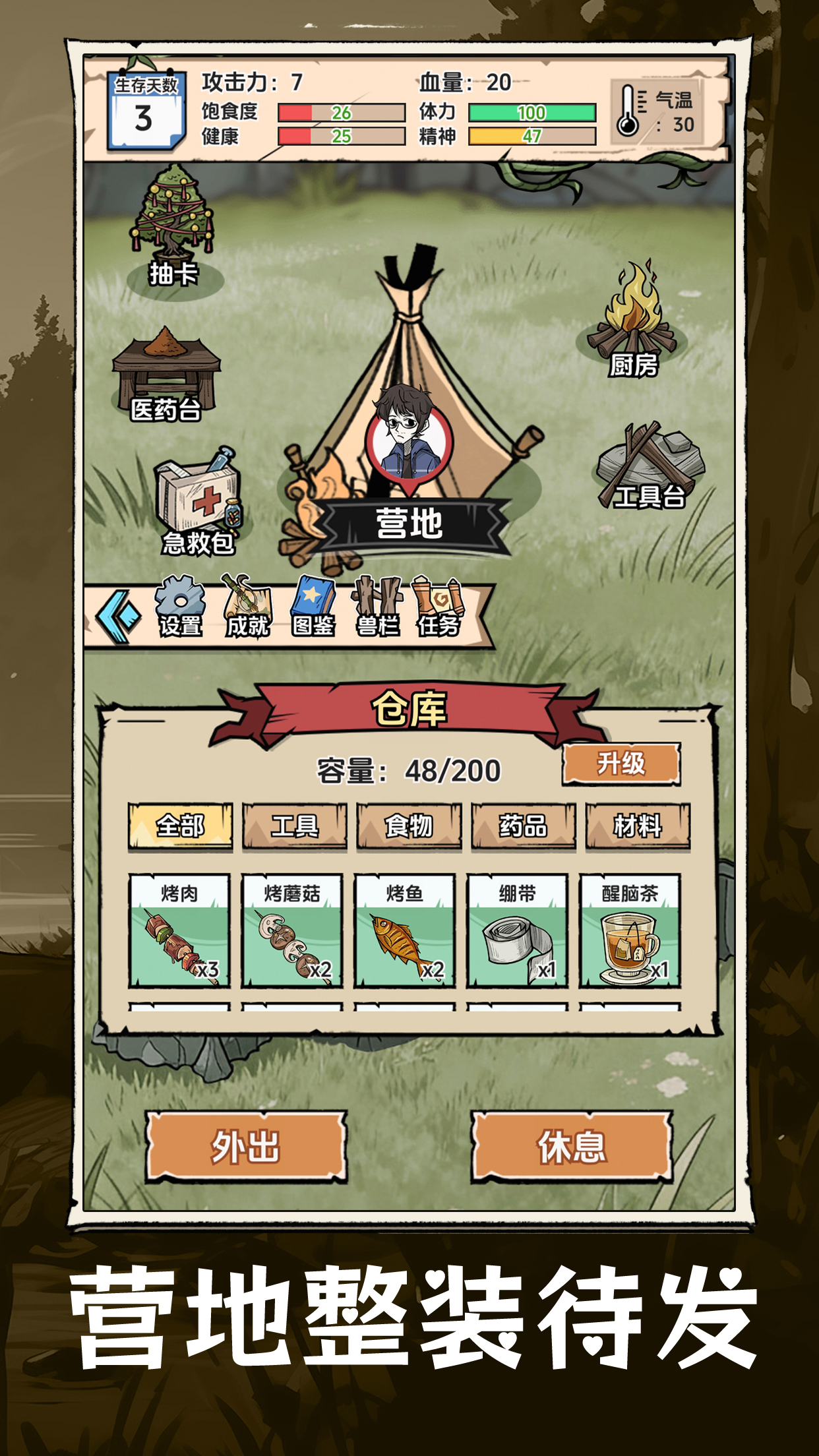Open the 兽栏 animal pen

click(x=377, y=607)
